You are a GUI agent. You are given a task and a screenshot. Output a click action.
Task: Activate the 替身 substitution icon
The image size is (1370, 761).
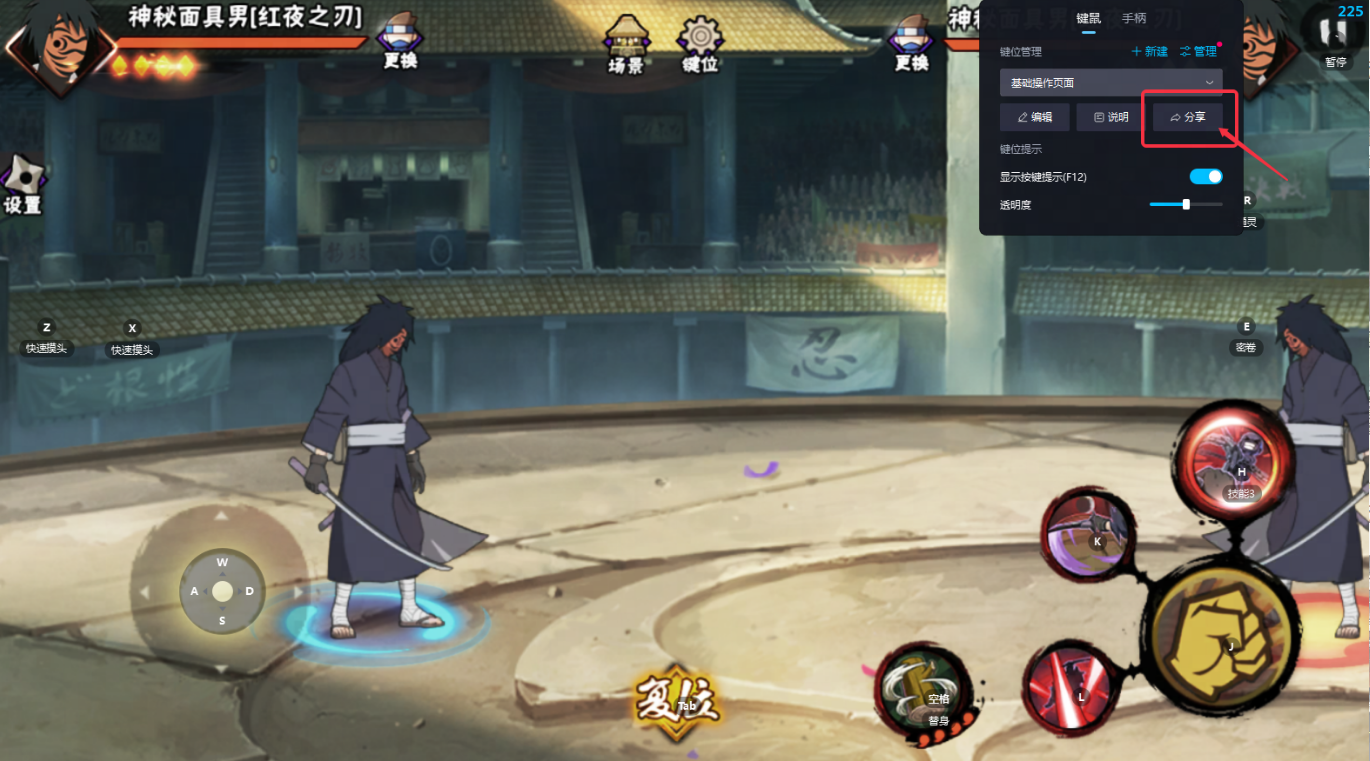(922, 690)
